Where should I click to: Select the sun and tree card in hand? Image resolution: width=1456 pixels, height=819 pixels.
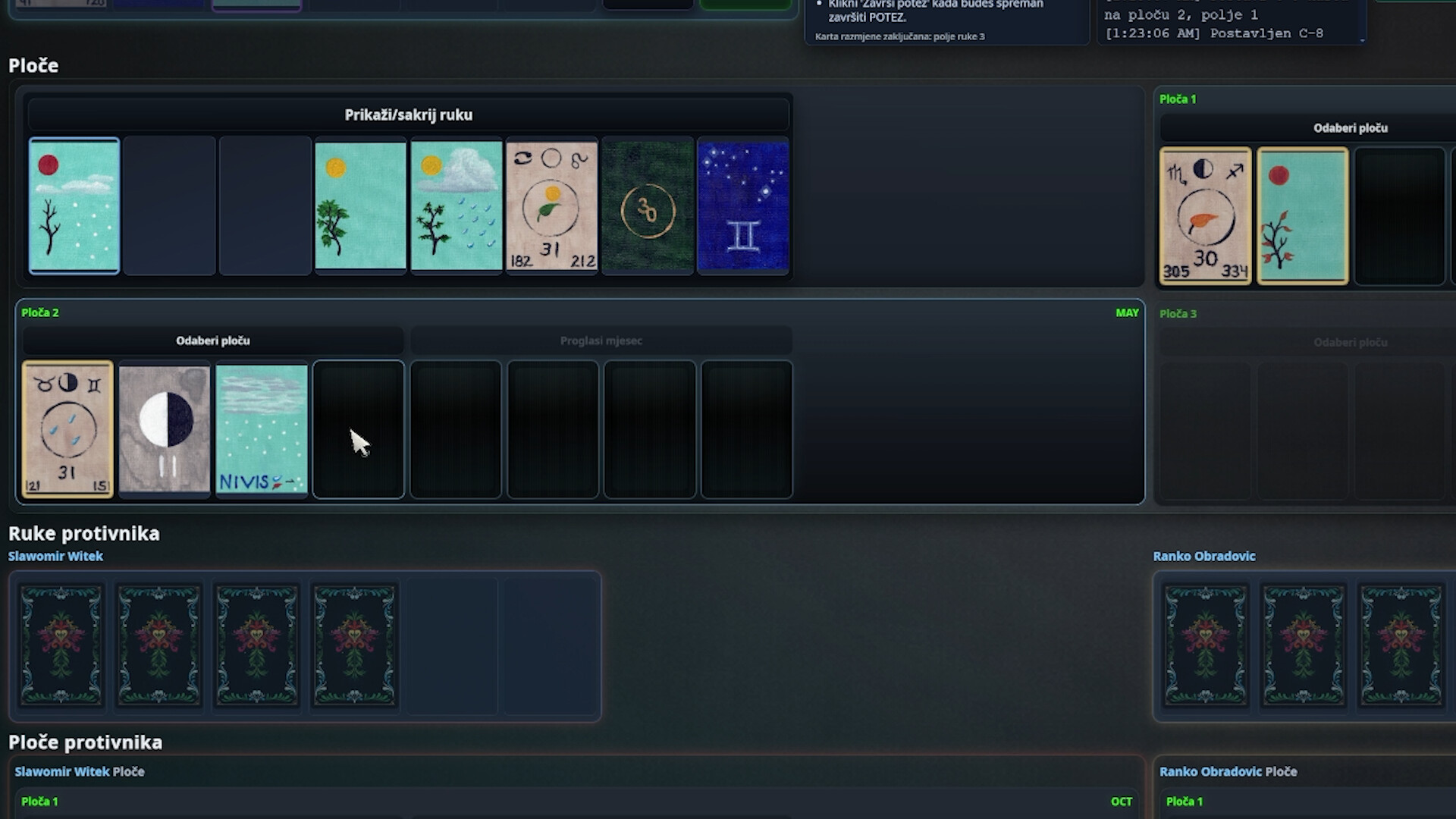360,206
